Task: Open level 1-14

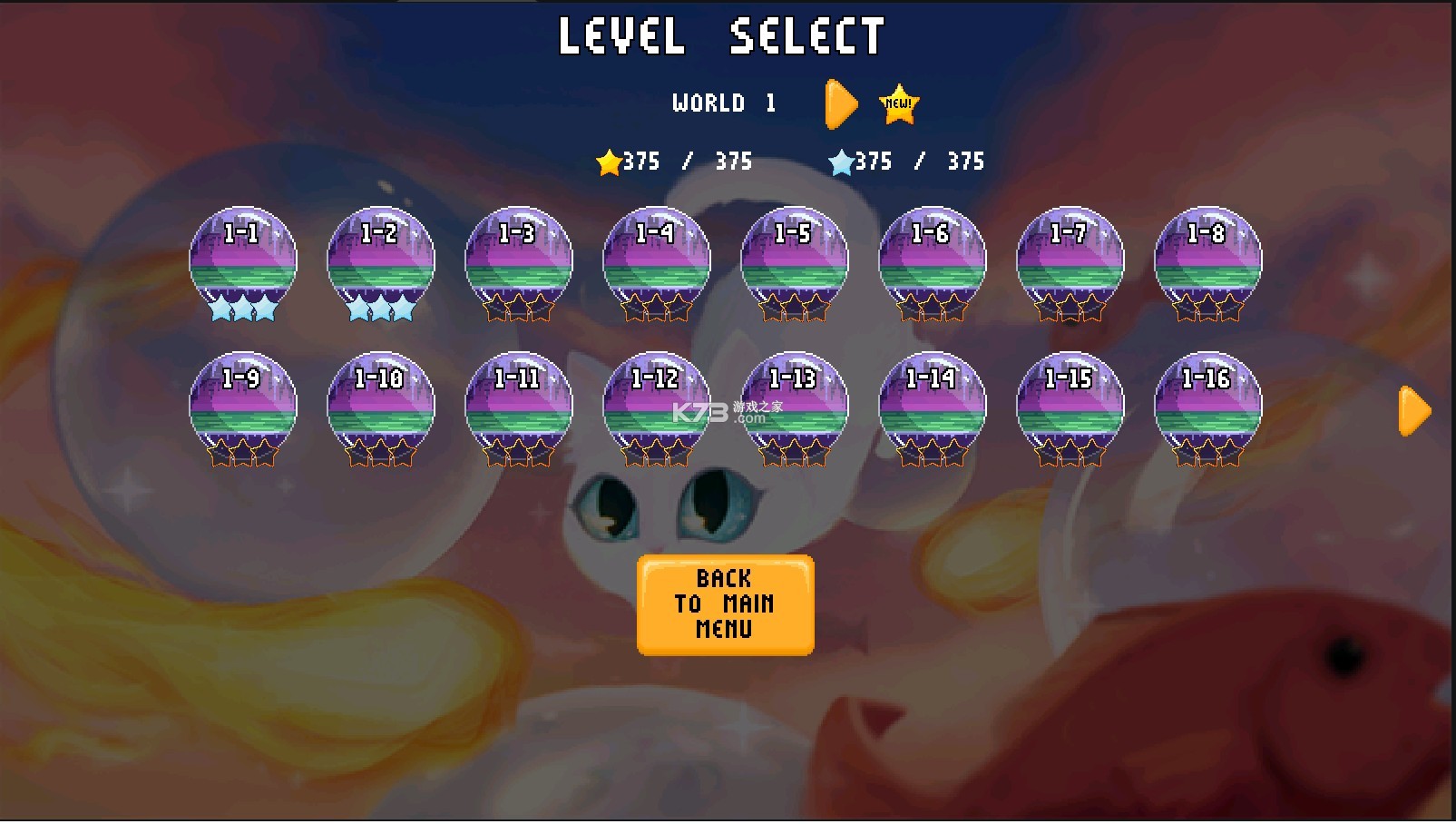Action: tap(933, 406)
